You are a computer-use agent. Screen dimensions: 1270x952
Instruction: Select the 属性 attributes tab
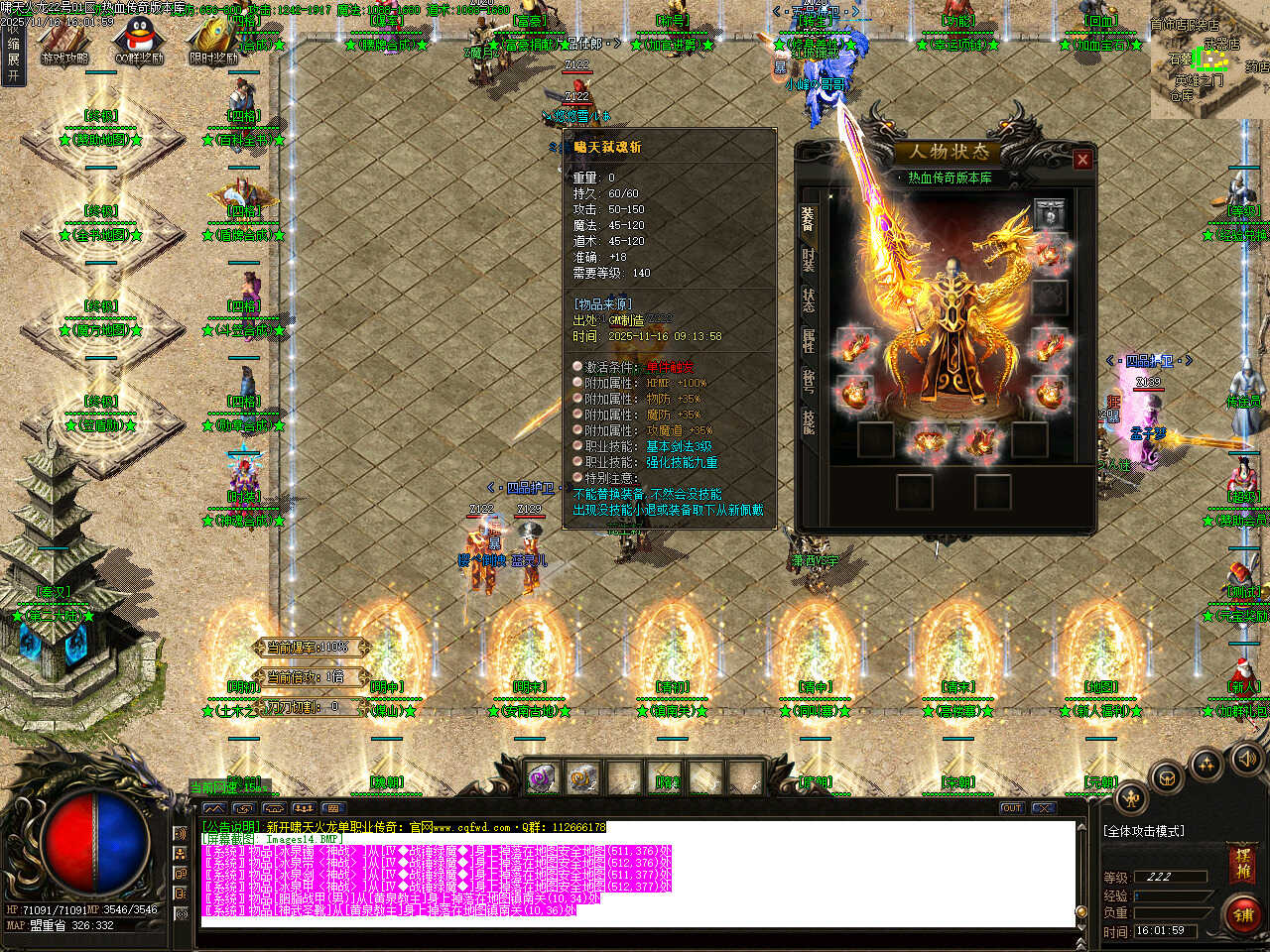[x=809, y=341]
